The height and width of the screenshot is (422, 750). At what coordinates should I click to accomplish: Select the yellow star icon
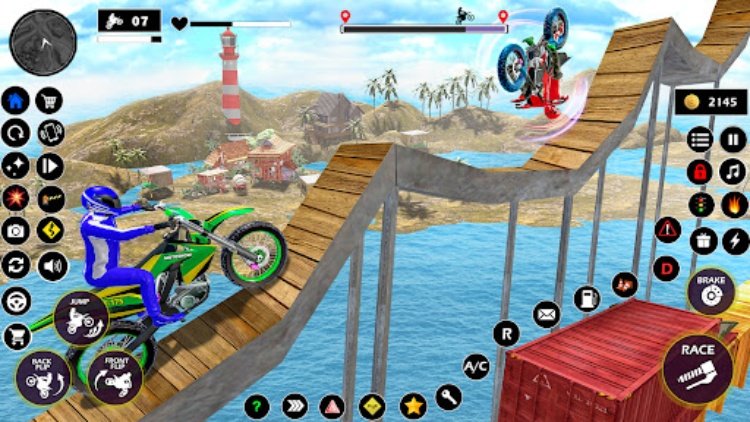tap(413, 406)
